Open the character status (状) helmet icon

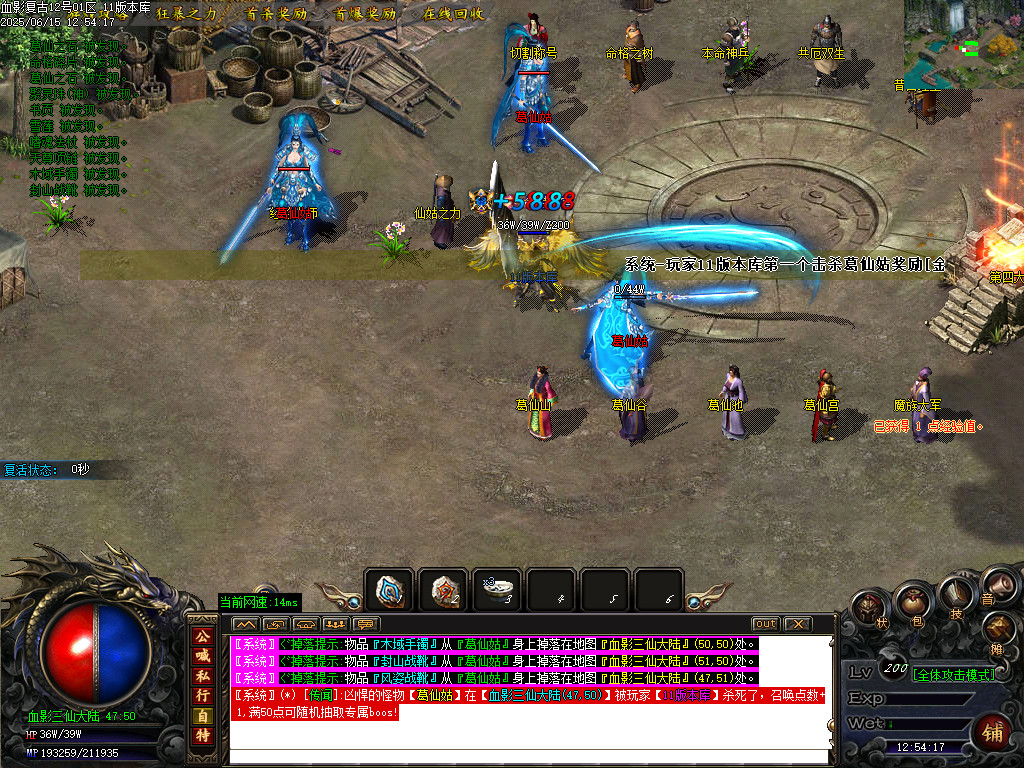pos(868,609)
